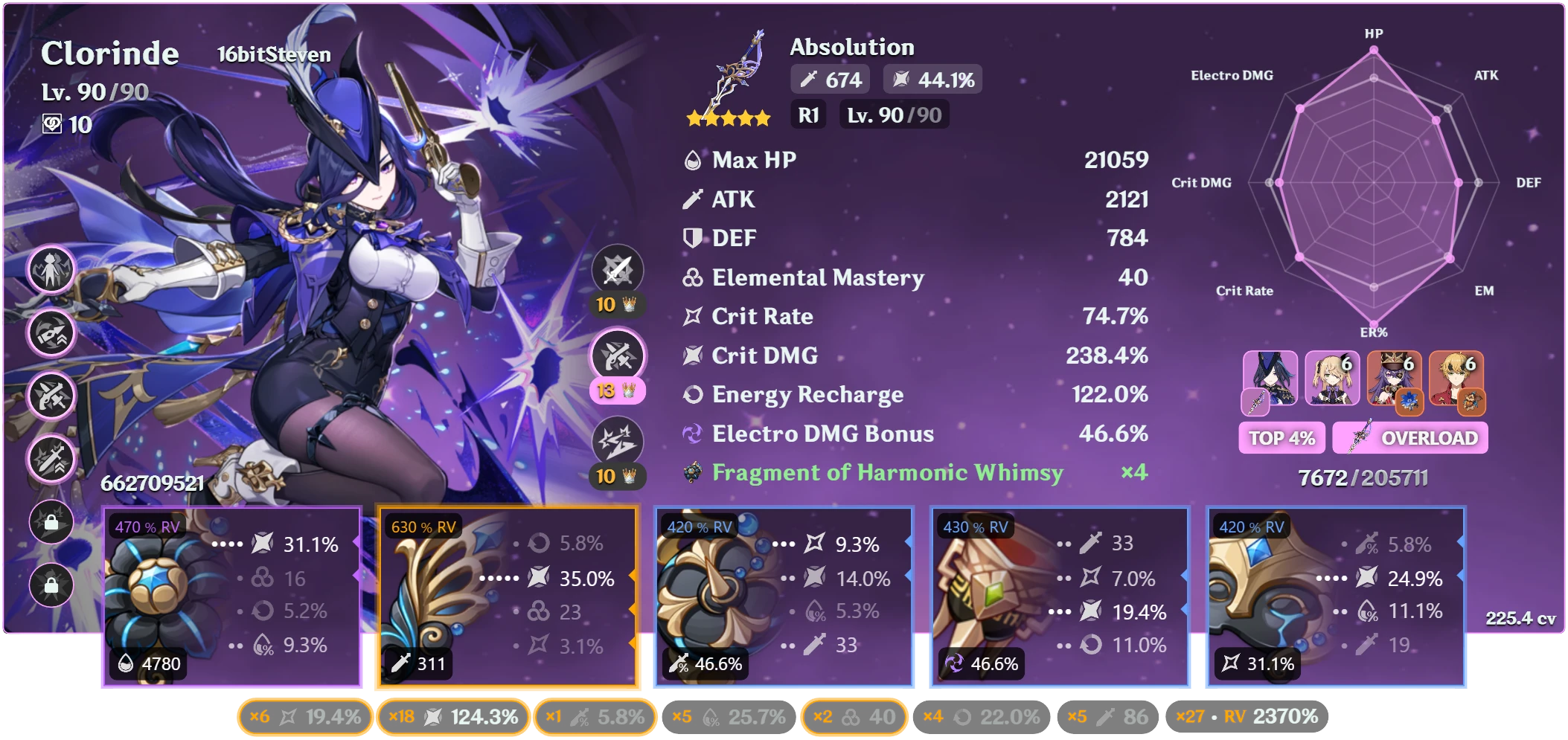Expand the 420% RV badge on the circlet
Image resolution: width=1568 pixels, height=740 pixels.
coord(1252,526)
